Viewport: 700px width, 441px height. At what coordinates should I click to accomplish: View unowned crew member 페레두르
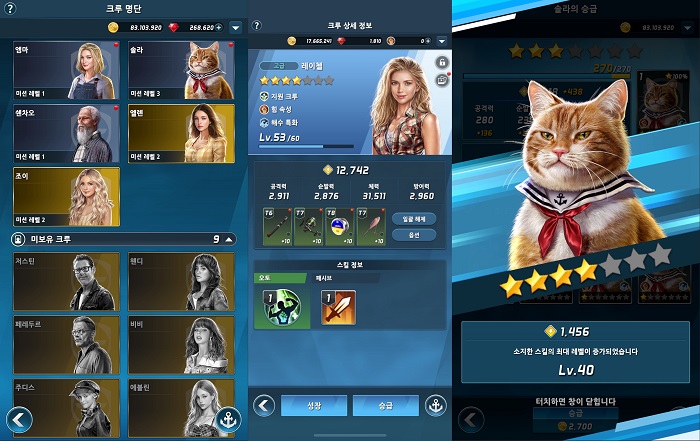pyautogui.click(x=66, y=344)
